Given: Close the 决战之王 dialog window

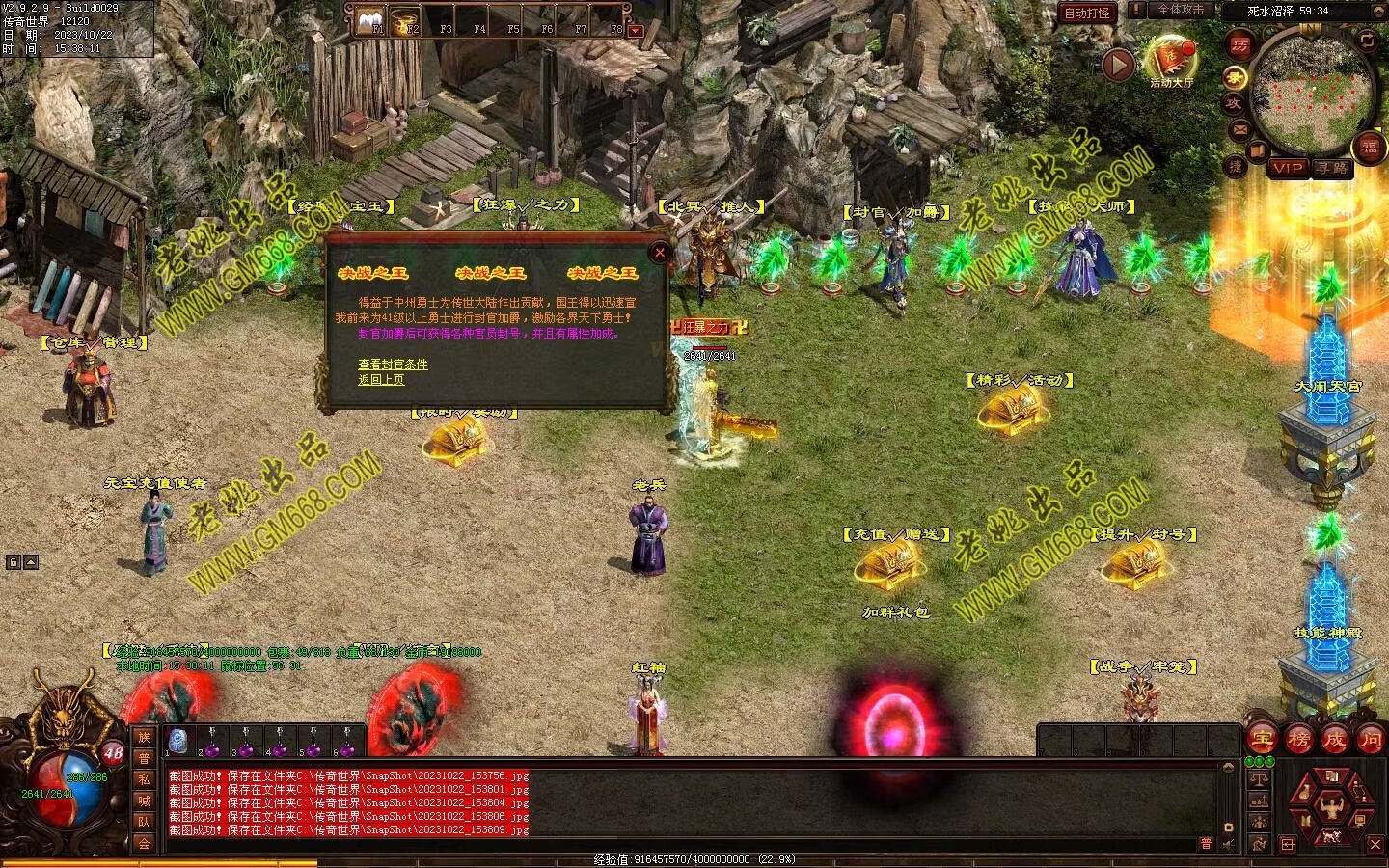Looking at the screenshot, I should point(660,253).
